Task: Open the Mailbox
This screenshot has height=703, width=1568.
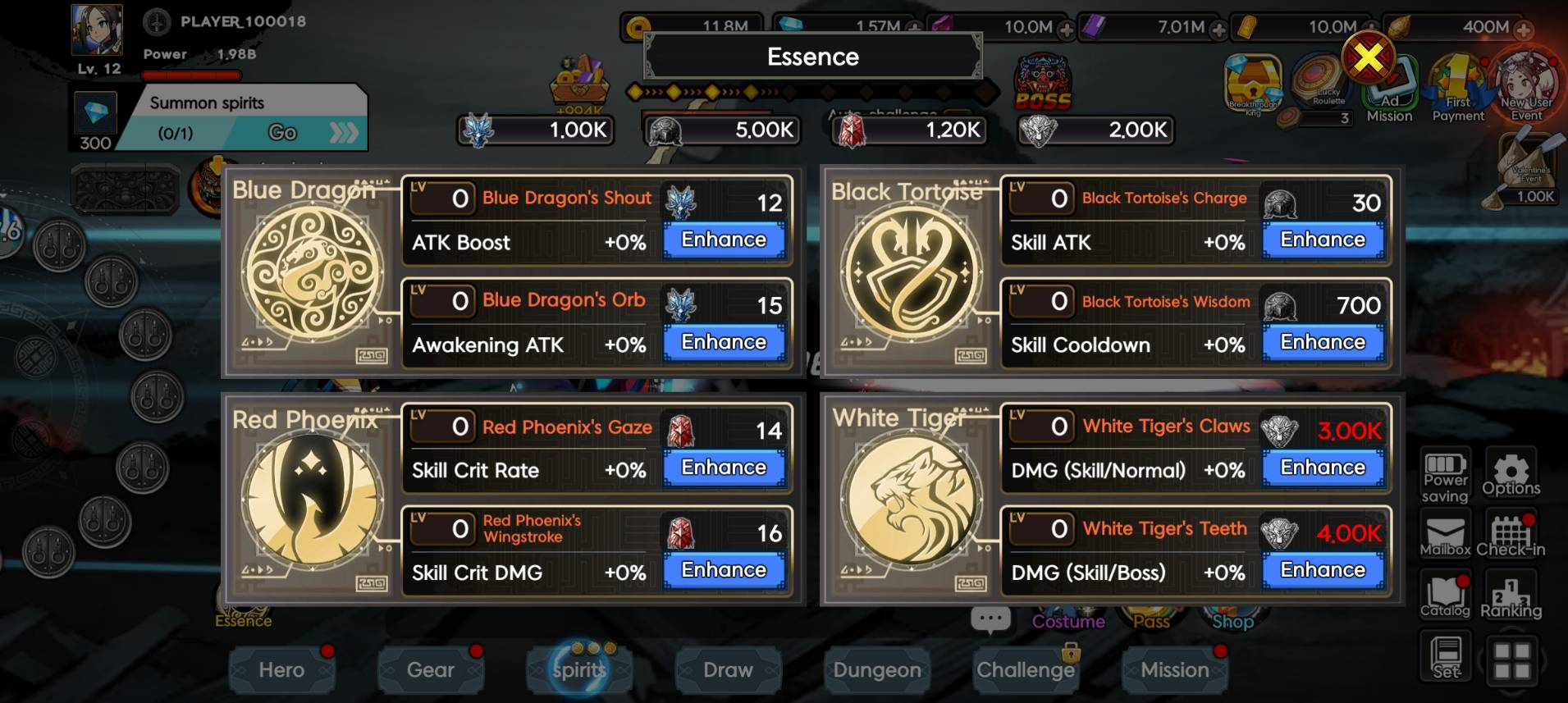Action: (x=1445, y=536)
